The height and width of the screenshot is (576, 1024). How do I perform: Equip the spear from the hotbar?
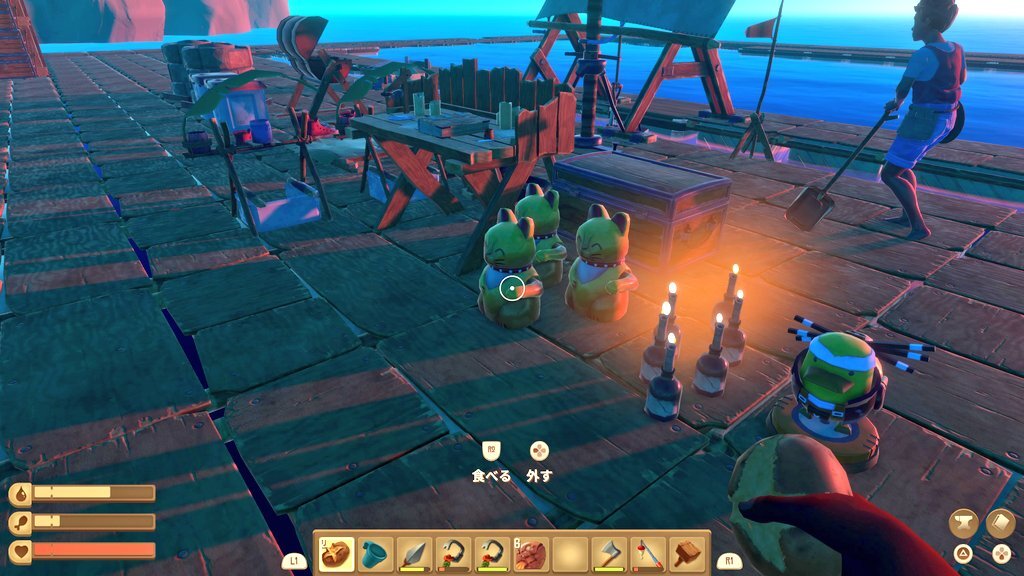pyautogui.click(x=414, y=553)
